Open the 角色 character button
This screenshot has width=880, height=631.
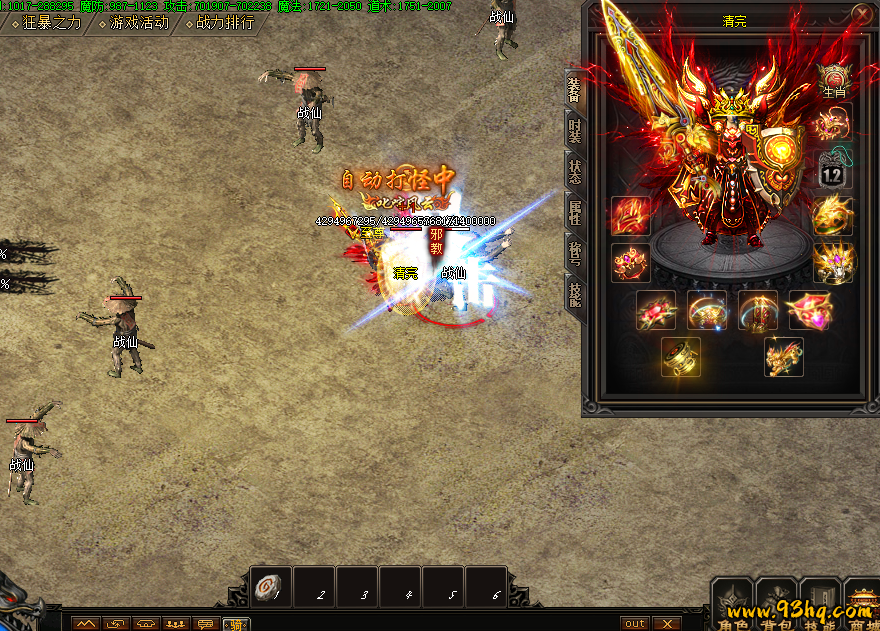733,603
